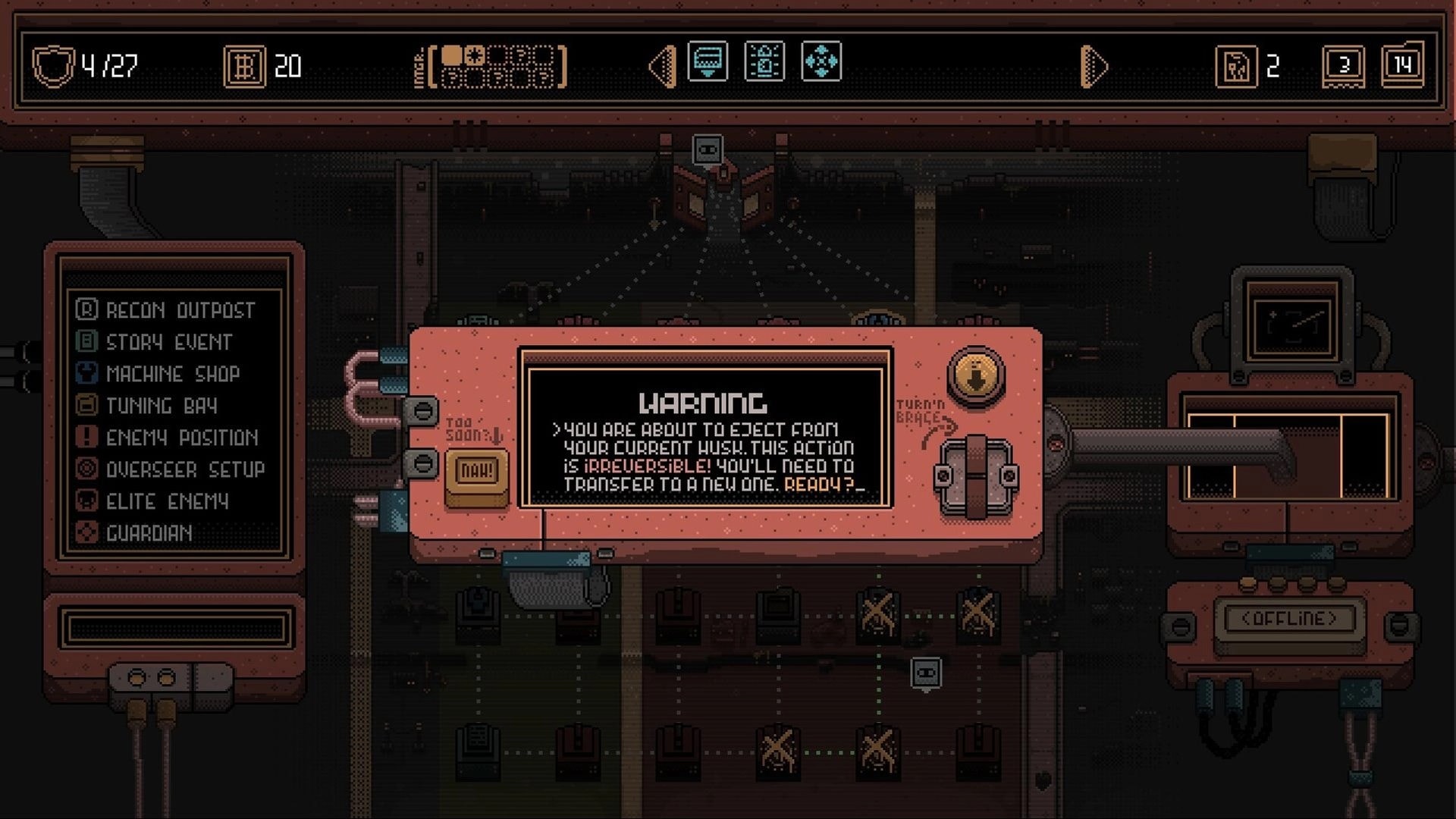Image resolution: width=1456 pixels, height=819 pixels.
Task: Open the blueprint document icon showing 2
Action: click(x=1237, y=65)
